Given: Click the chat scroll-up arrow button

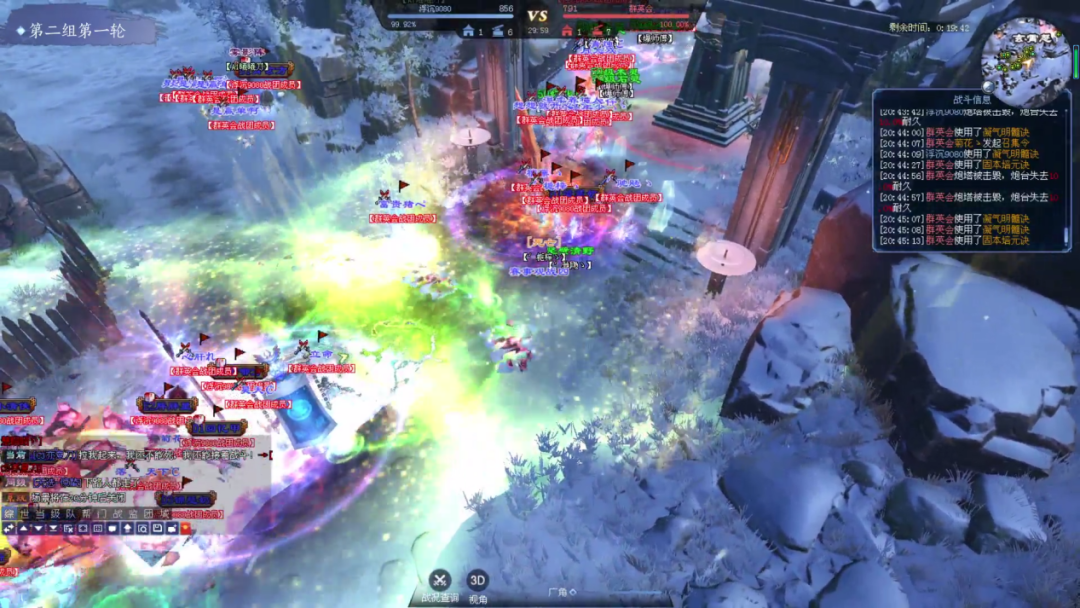Looking at the screenshot, I should point(24,528).
